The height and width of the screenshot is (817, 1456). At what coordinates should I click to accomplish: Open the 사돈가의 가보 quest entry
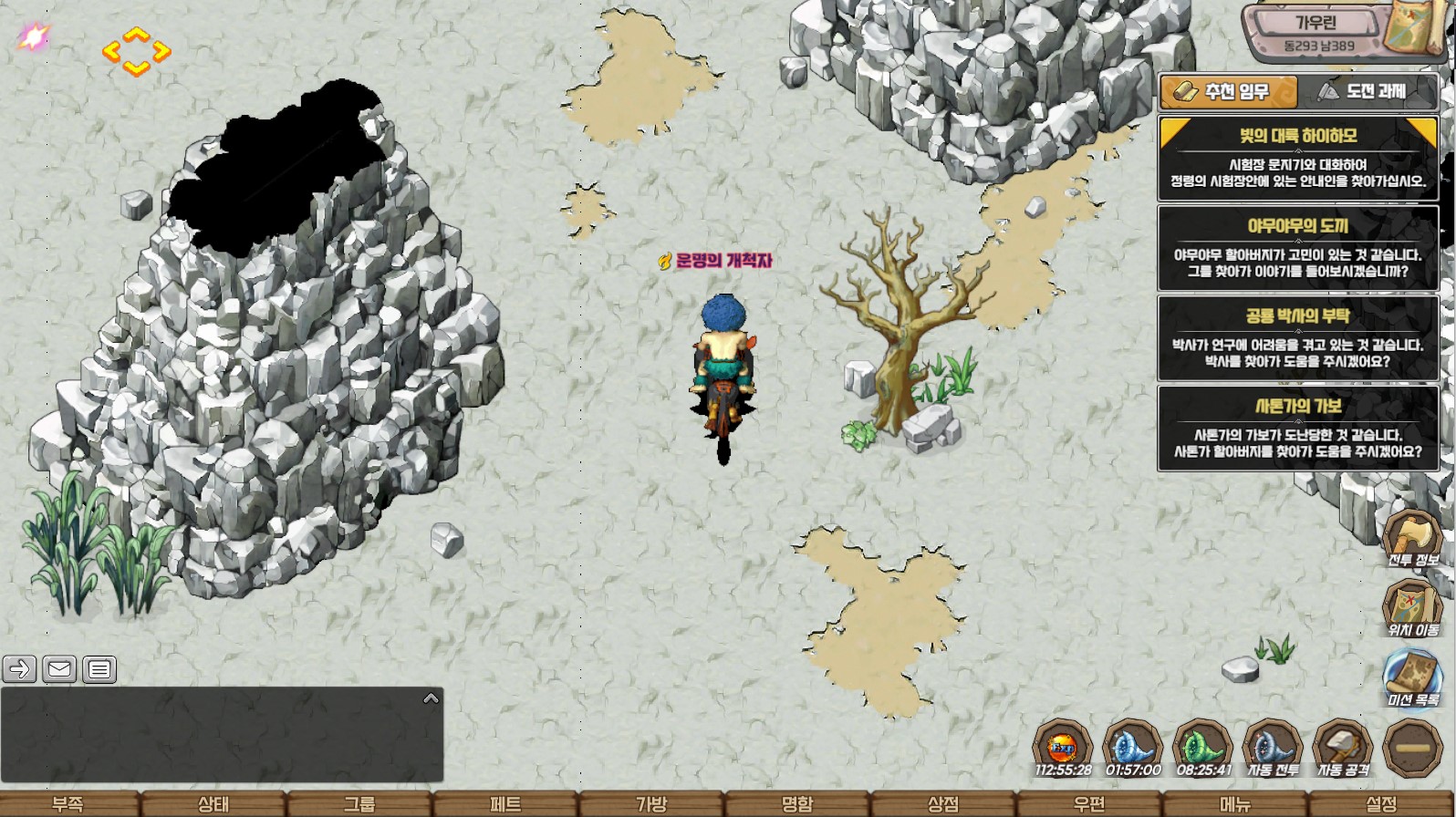[1297, 429]
